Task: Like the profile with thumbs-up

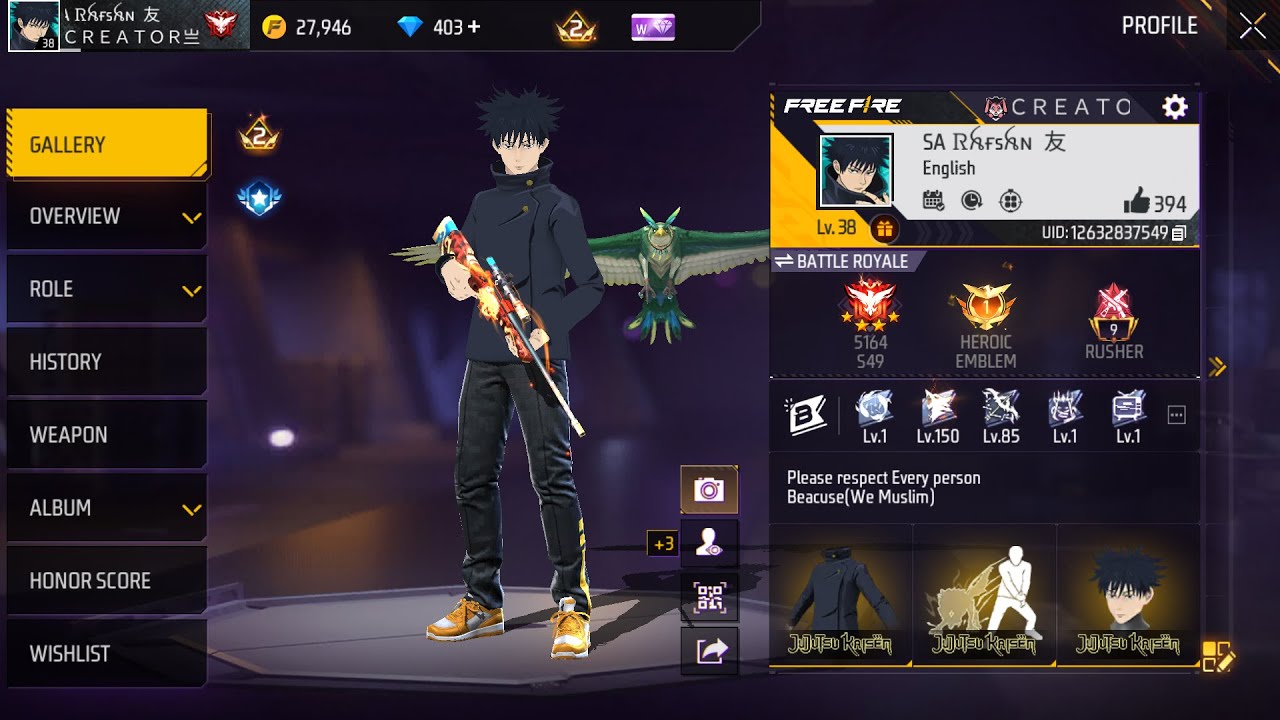Action: (x=1136, y=203)
